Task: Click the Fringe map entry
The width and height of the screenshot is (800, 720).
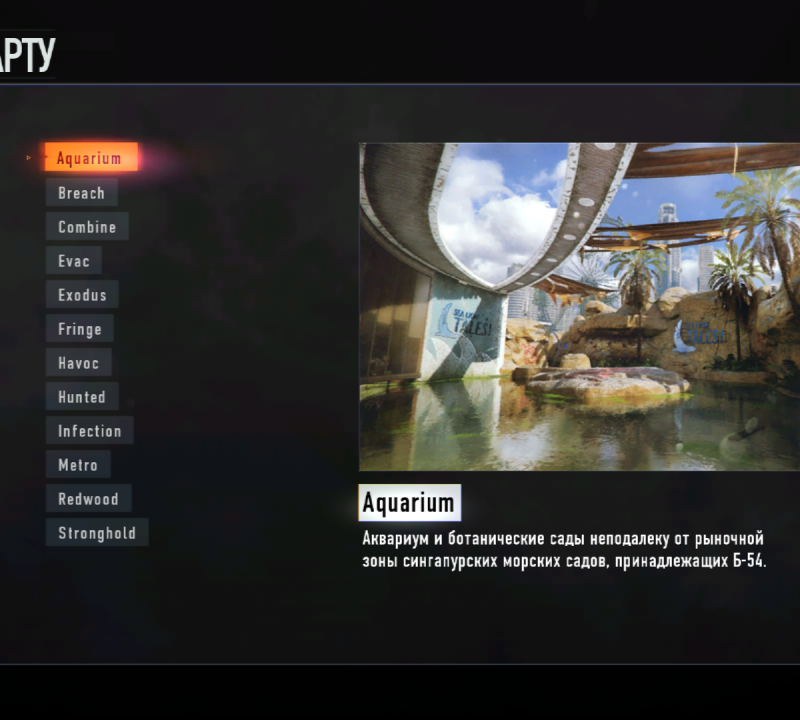Action: [x=80, y=329]
